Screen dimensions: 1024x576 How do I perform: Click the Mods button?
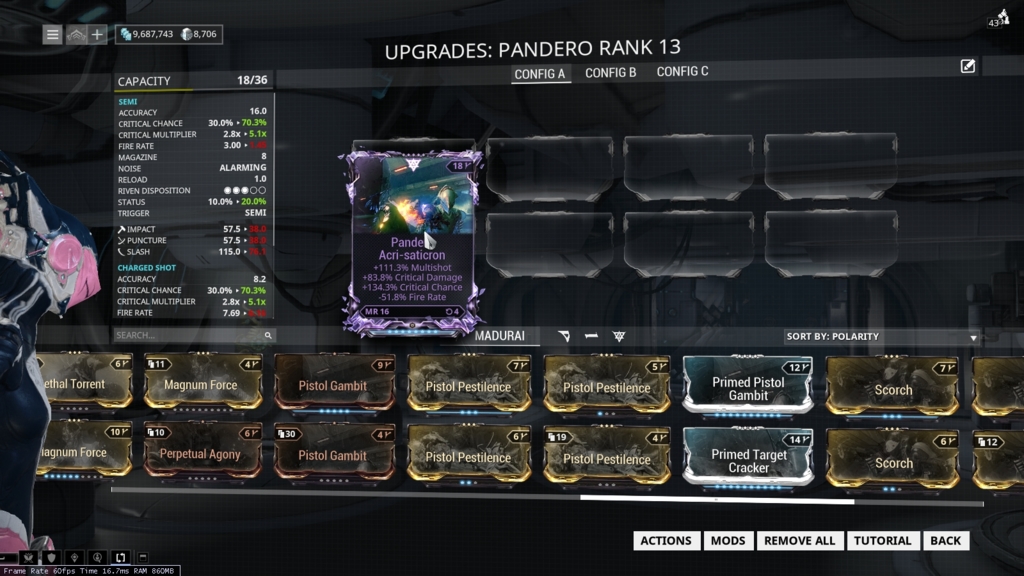pos(728,541)
